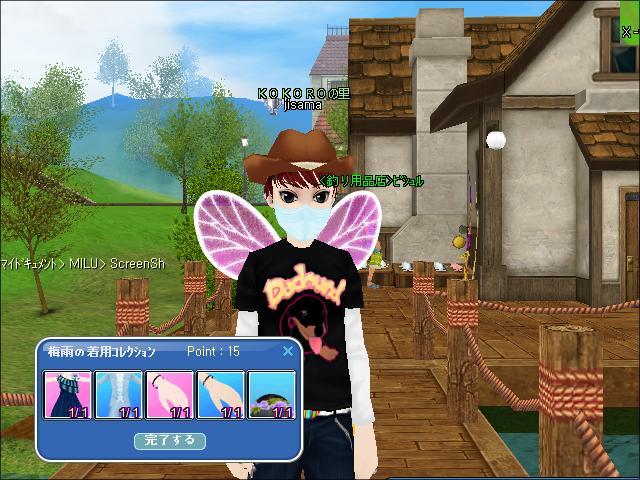Click the 完了する complete button
This screenshot has height=480, width=640.
pos(170,440)
